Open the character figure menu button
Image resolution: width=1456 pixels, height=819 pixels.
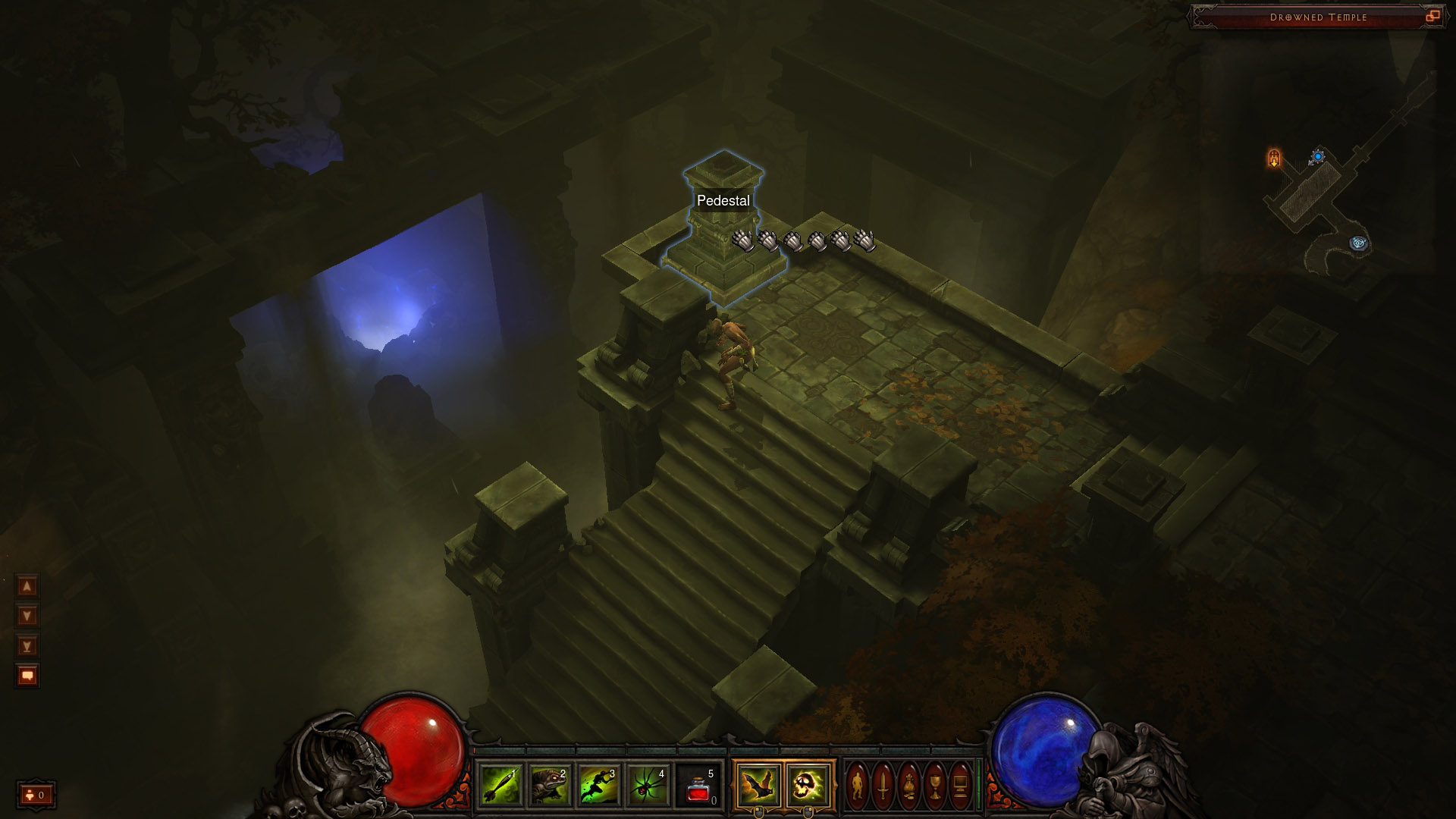point(858,785)
